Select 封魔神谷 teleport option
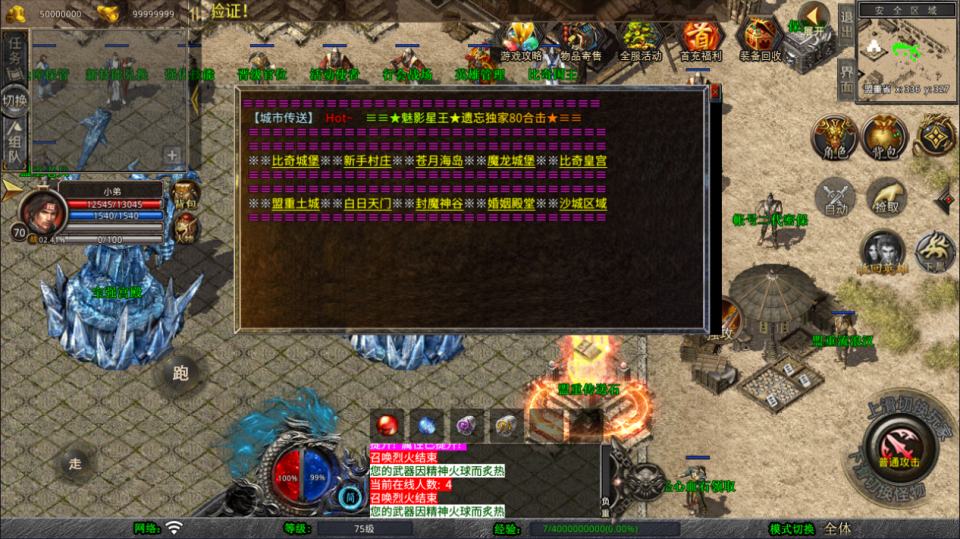 click(441, 203)
